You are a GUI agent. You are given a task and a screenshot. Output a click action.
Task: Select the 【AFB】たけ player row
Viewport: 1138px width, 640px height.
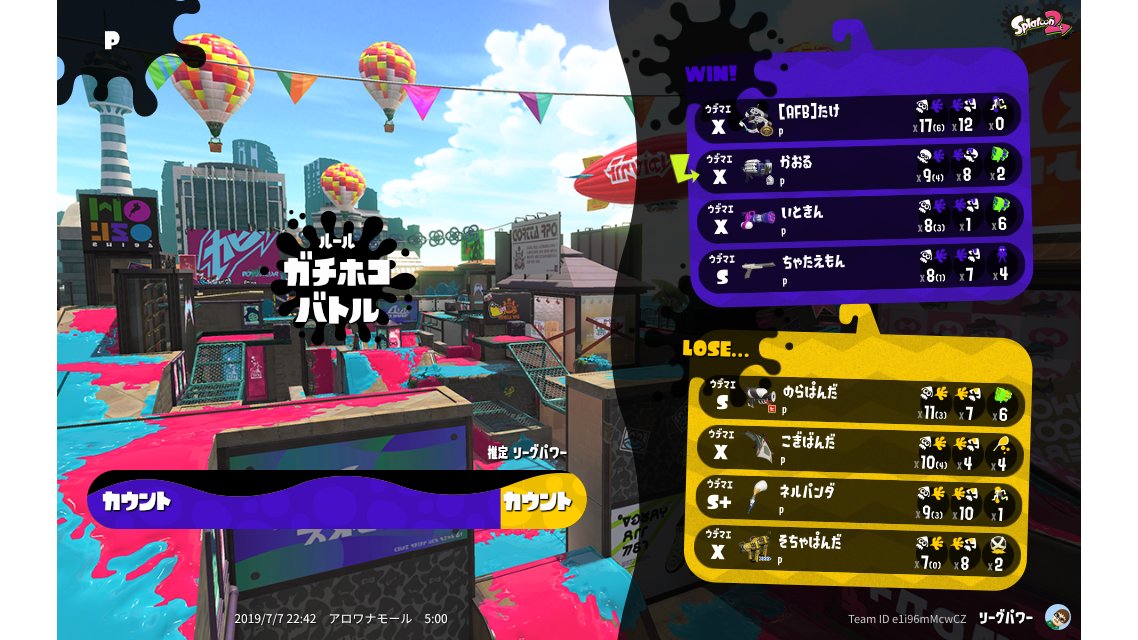coord(860,118)
